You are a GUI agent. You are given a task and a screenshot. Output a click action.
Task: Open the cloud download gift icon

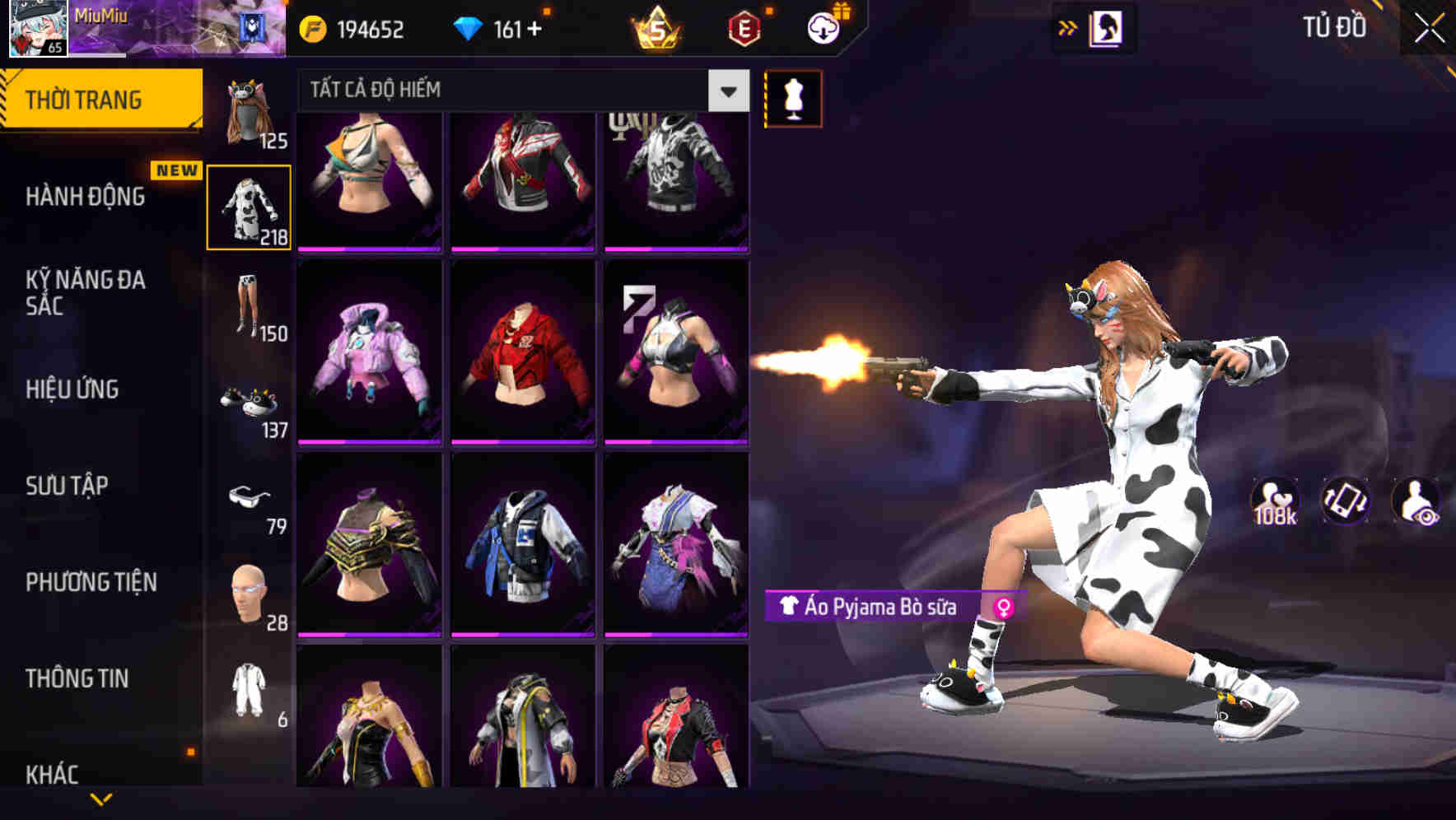[x=823, y=27]
